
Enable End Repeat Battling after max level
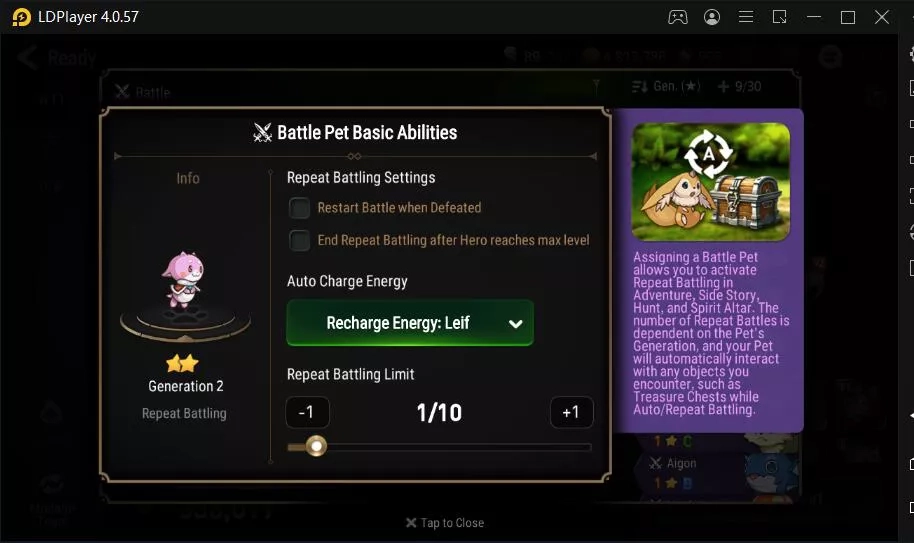click(299, 241)
